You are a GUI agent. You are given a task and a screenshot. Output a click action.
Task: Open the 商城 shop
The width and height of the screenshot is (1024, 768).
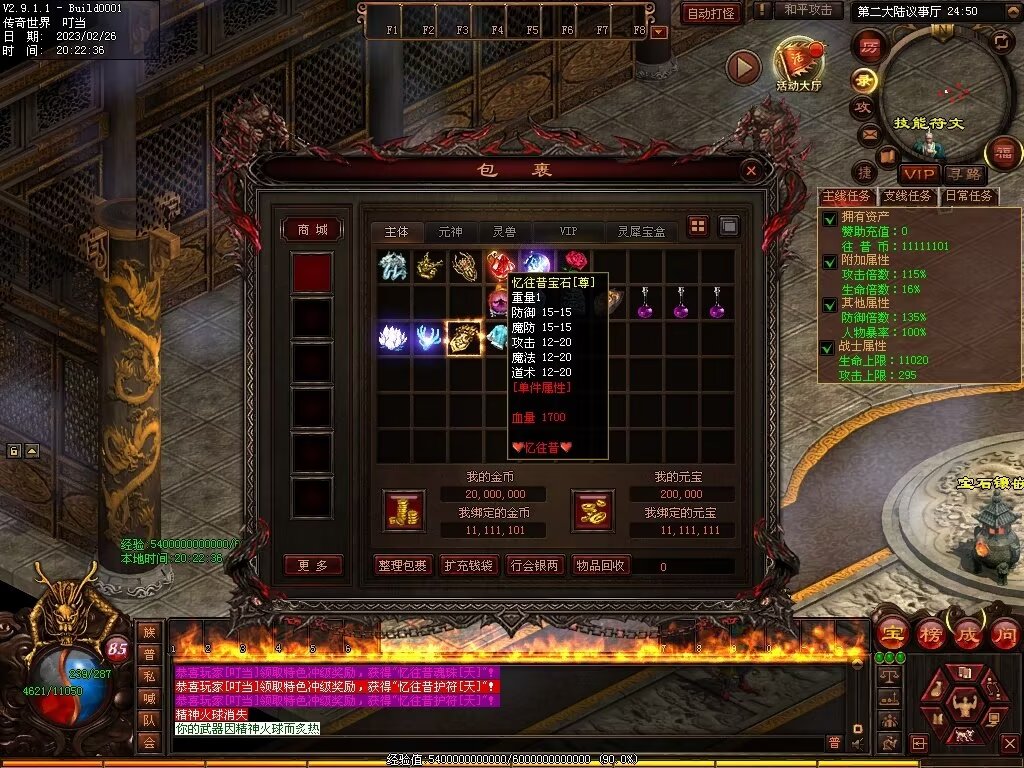[312, 230]
